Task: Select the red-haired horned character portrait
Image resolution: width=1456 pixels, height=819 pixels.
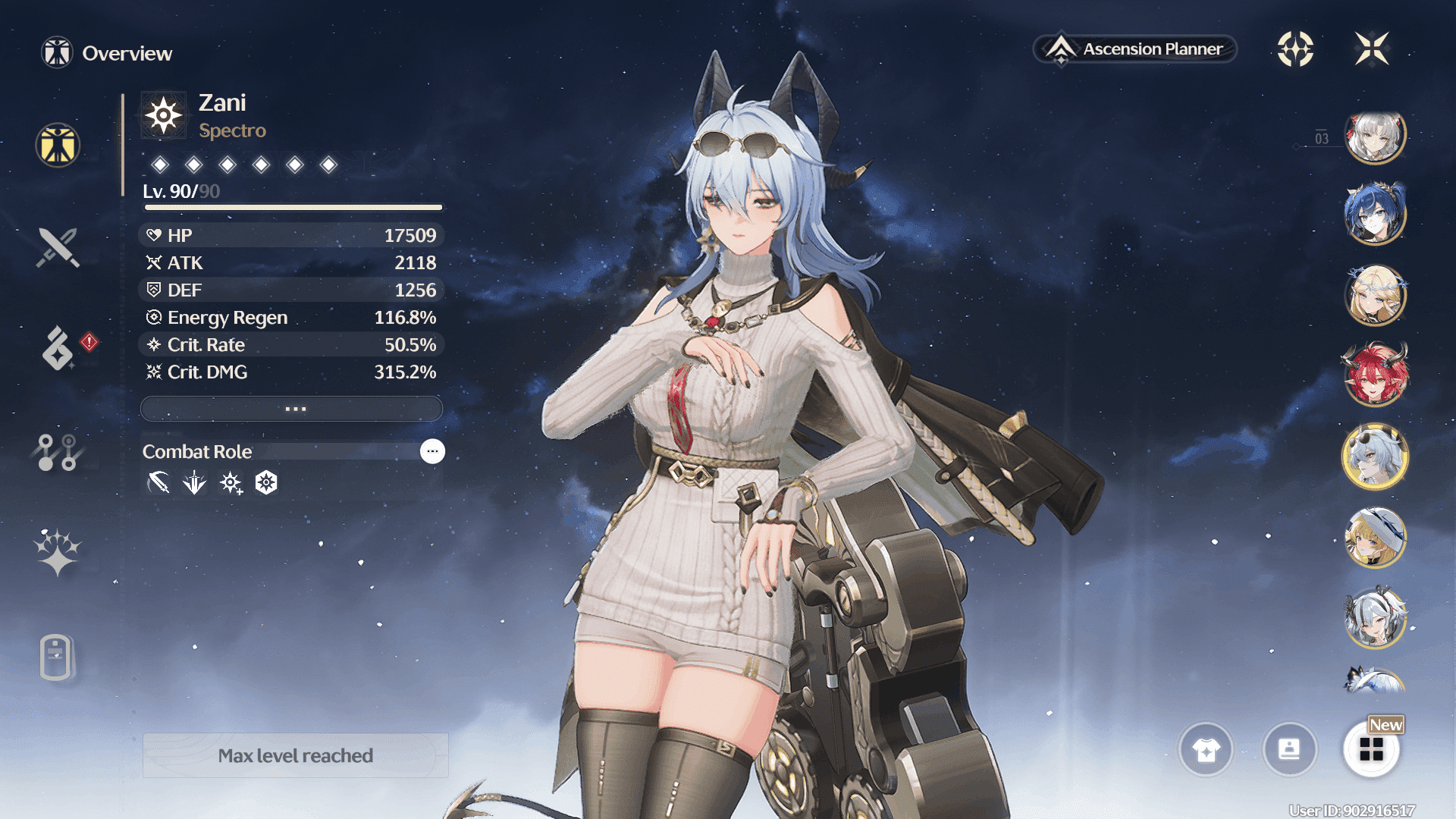Action: click(1375, 375)
